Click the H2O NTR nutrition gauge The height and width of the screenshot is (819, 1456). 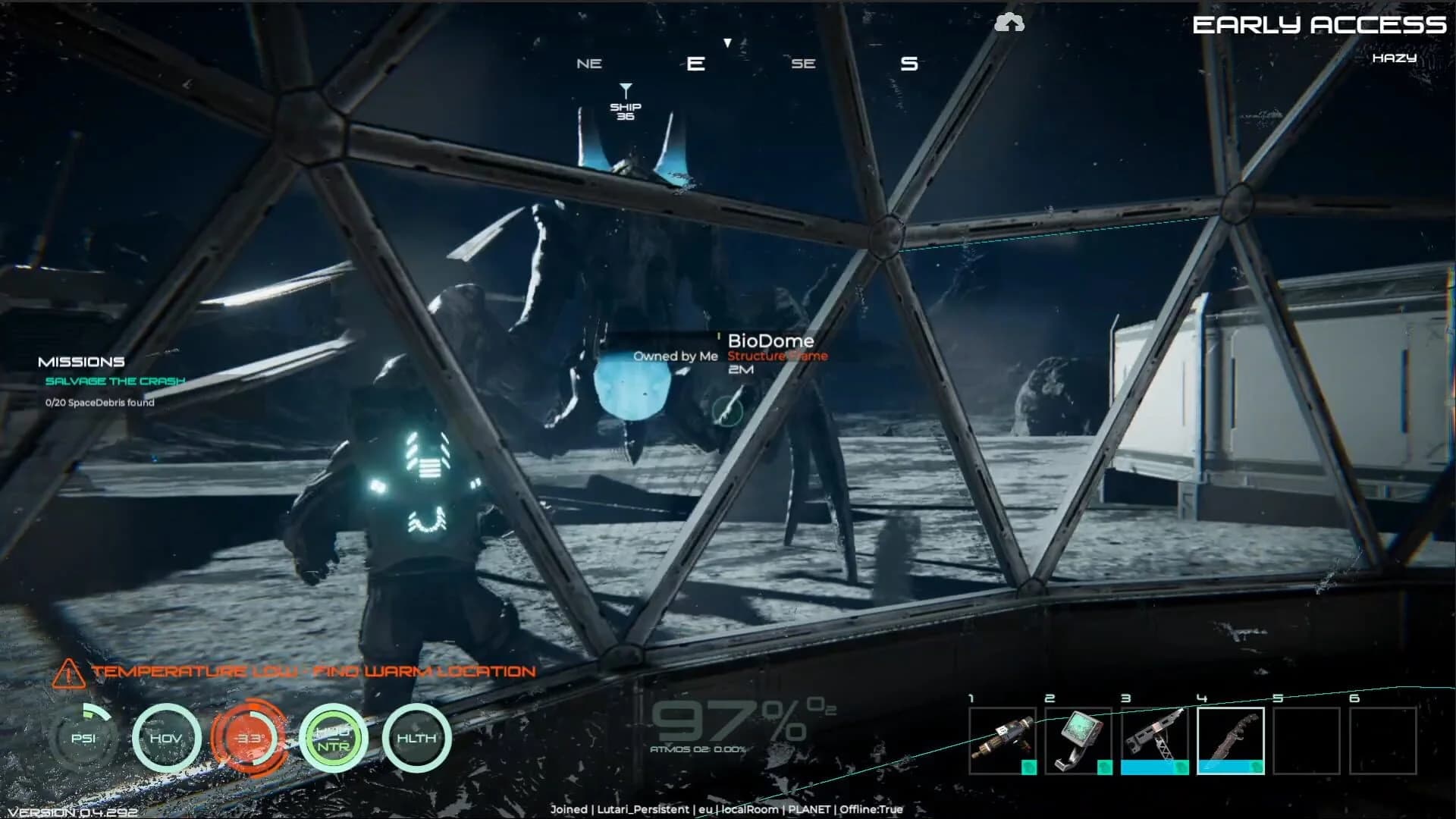pos(332,737)
